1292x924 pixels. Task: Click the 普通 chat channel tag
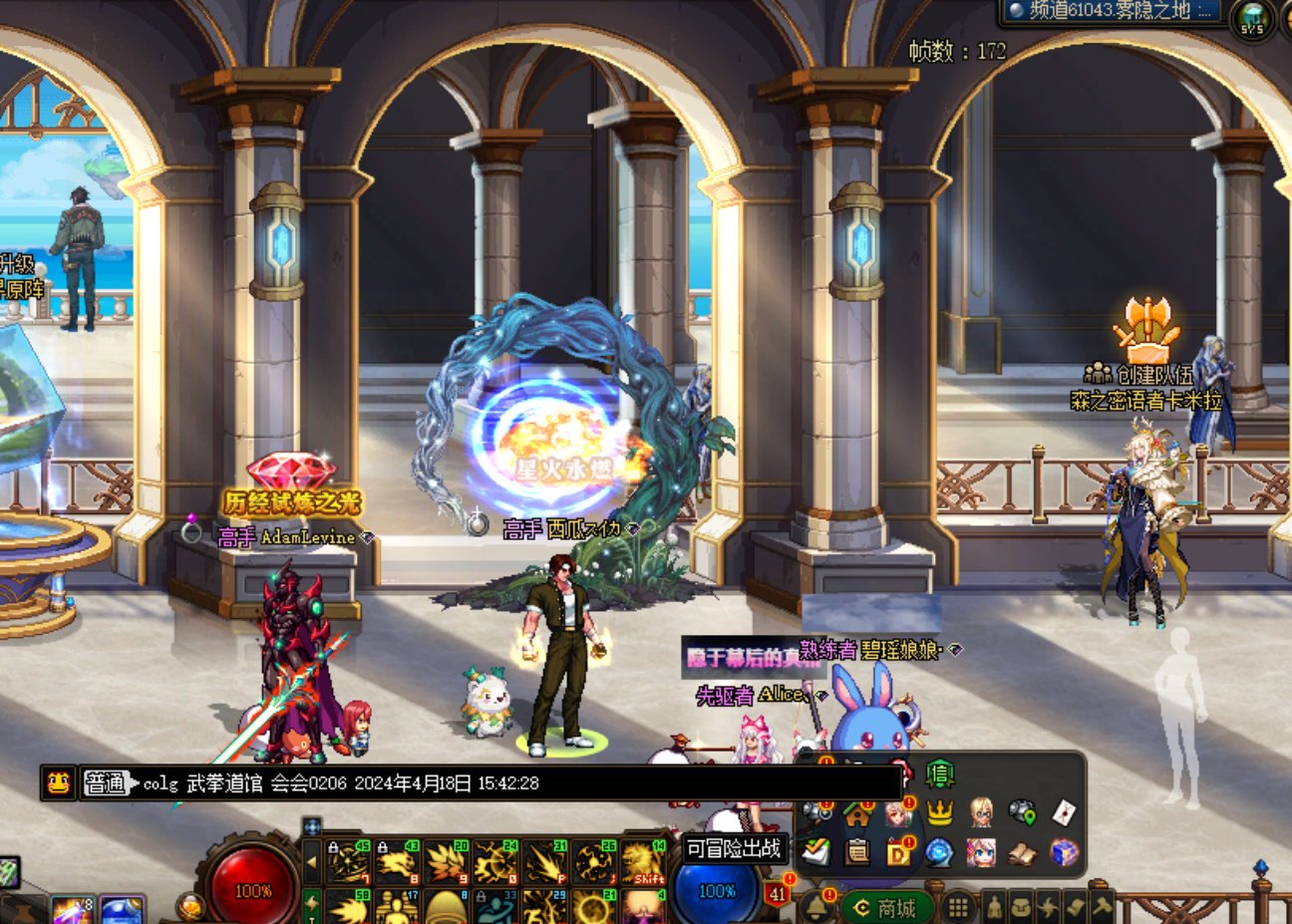107,782
